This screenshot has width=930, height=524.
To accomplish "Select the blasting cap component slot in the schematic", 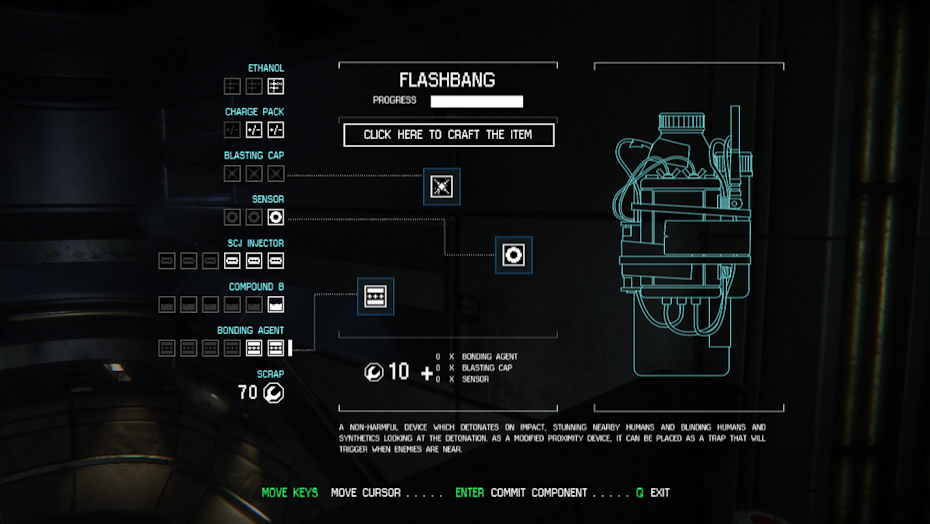I will click(x=442, y=186).
